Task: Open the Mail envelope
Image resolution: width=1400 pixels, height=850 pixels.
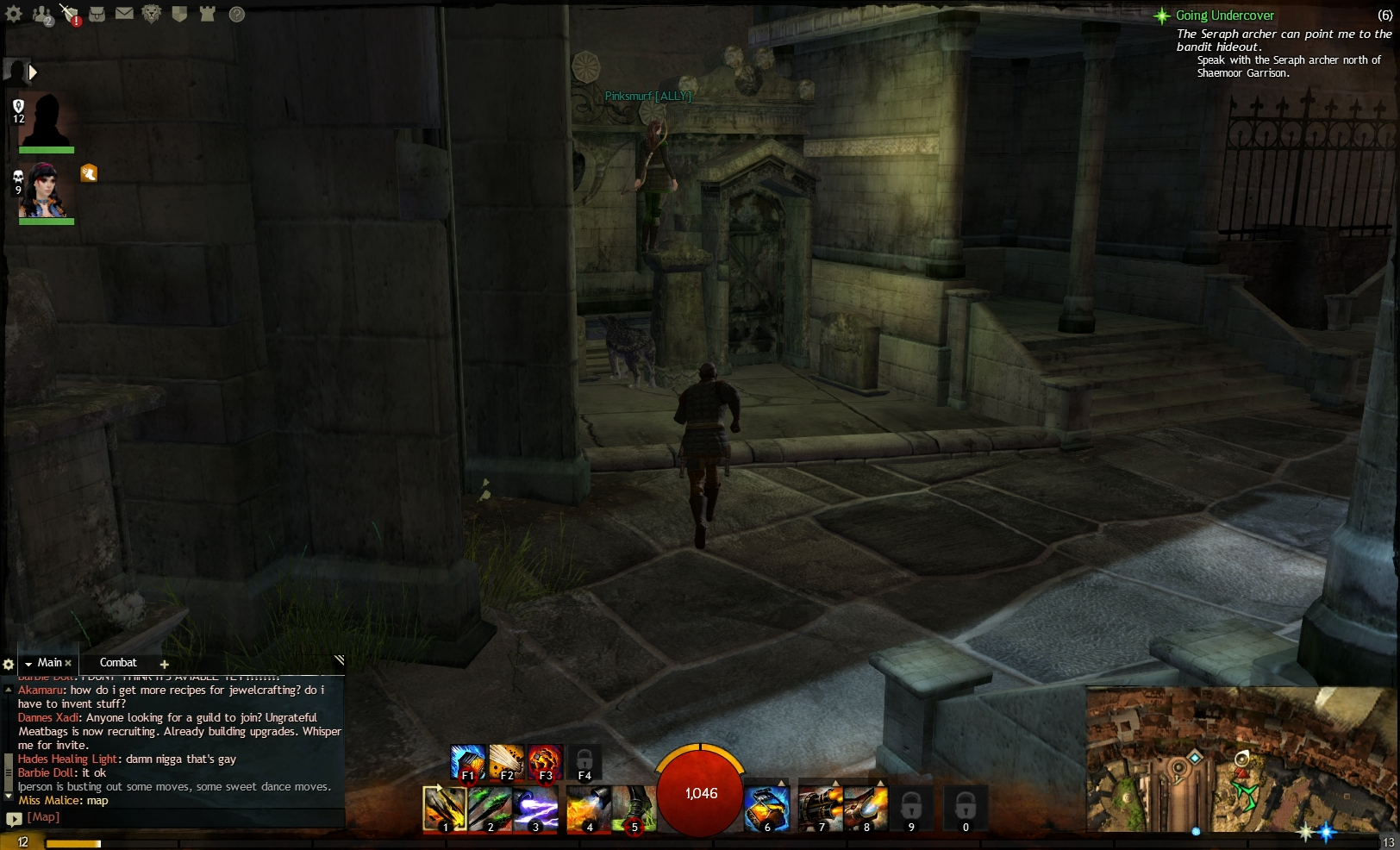Action: 125,15
